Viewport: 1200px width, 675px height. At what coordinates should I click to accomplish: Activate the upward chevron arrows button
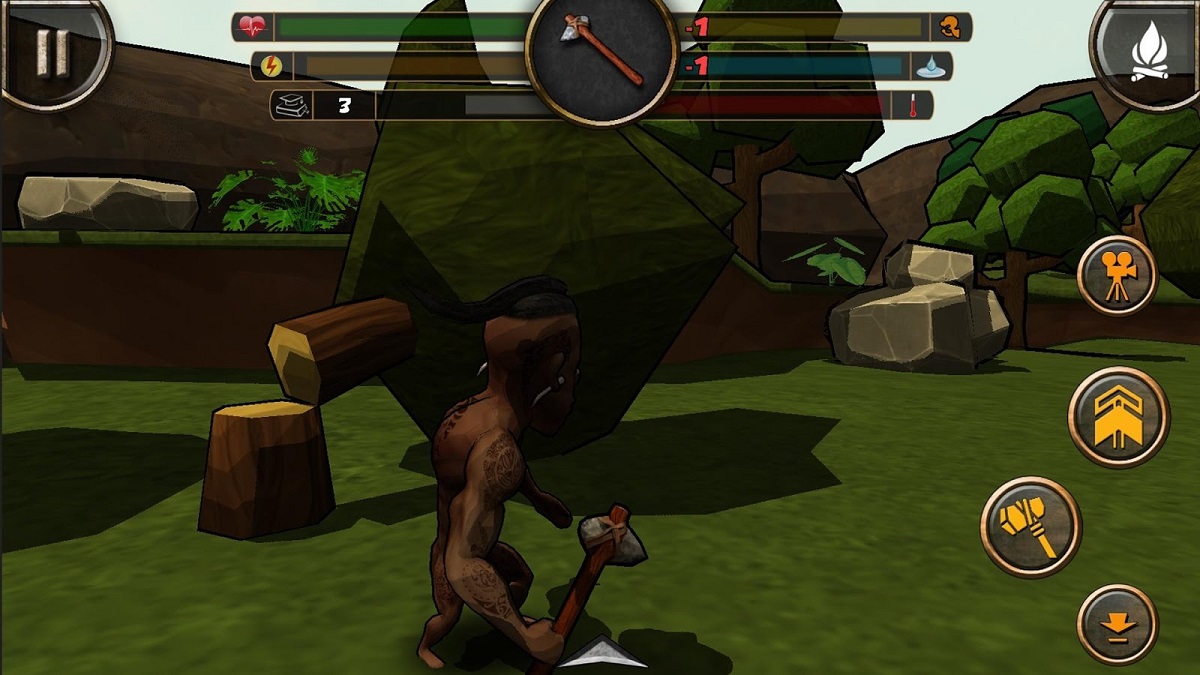pyautogui.click(x=1118, y=417)
